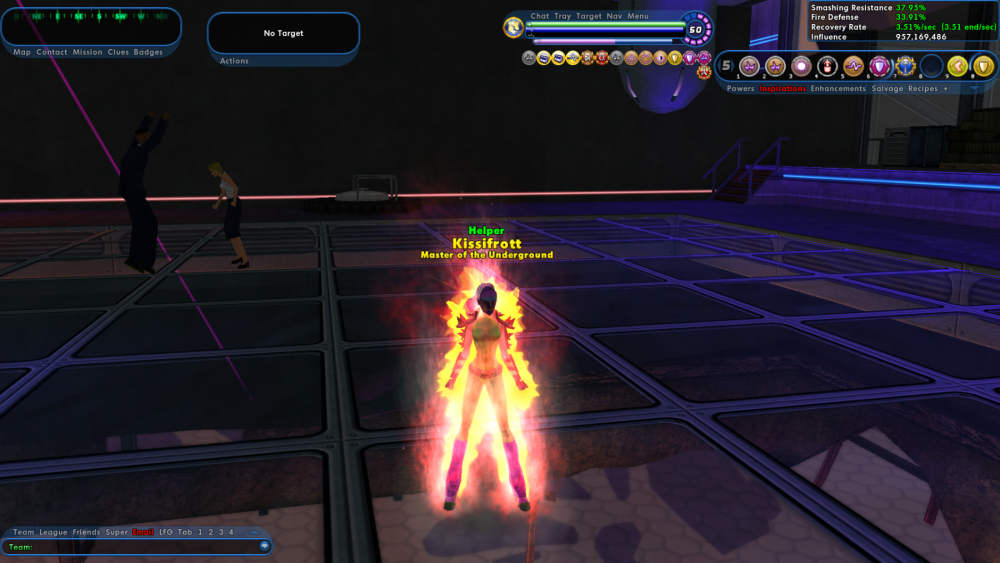
Task: Open the Enhancements window
Action: (x=838, y=89)
